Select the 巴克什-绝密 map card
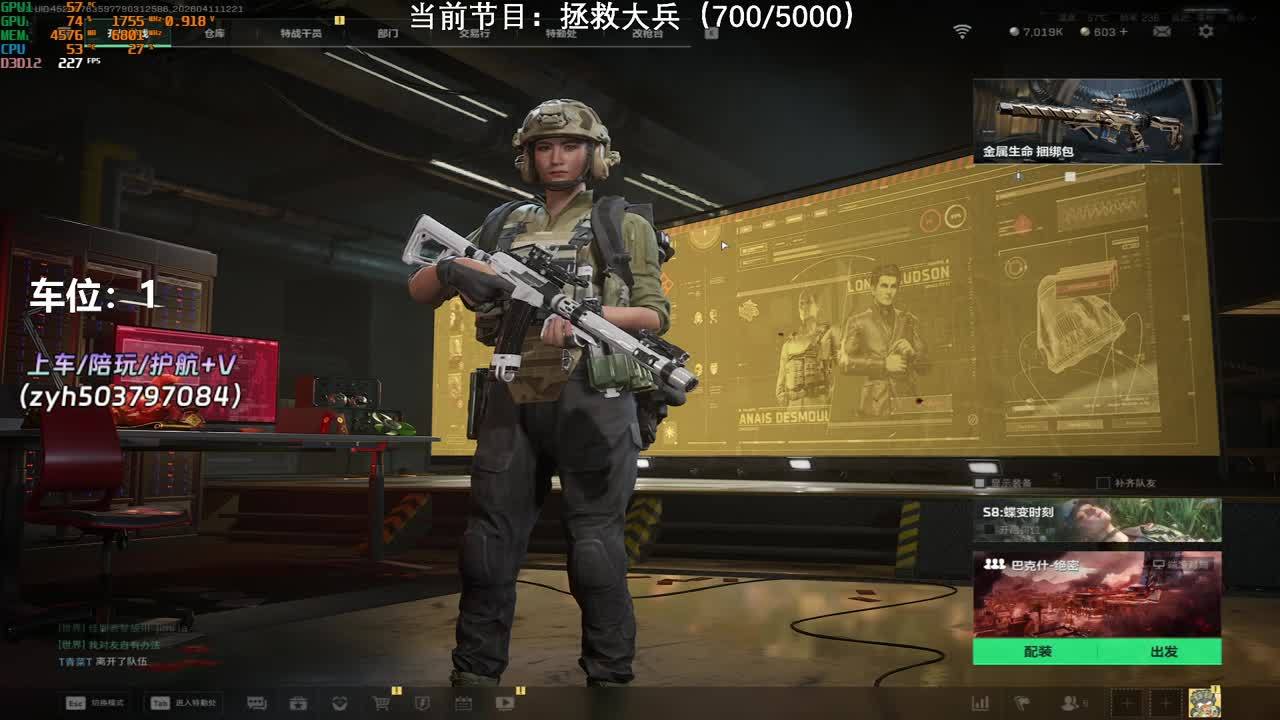Viewport: 1280px width, 720px height. (1096, 594)
